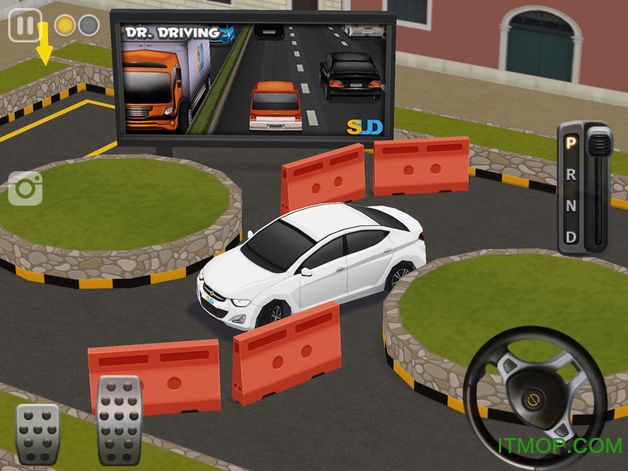The width and height of the screenshot is (628, 471).
Task: Shift gear to D (Drive)
Action: pyautogui.click(x=571, y=237)
